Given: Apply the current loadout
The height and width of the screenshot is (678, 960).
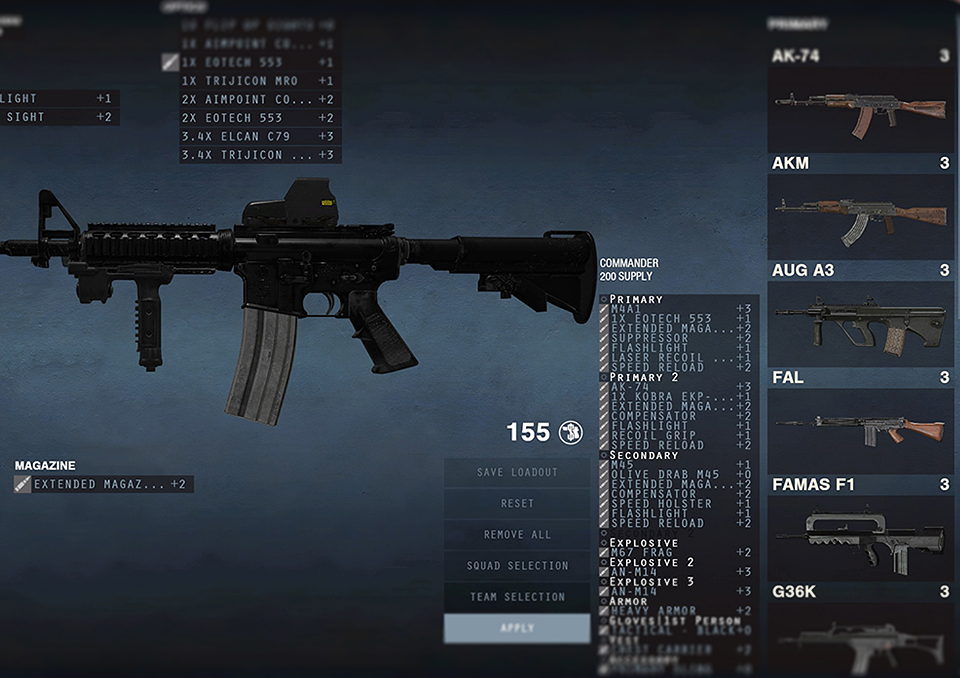Looking at the screenshot, I should pyautogui.click(x=517, y=628).
